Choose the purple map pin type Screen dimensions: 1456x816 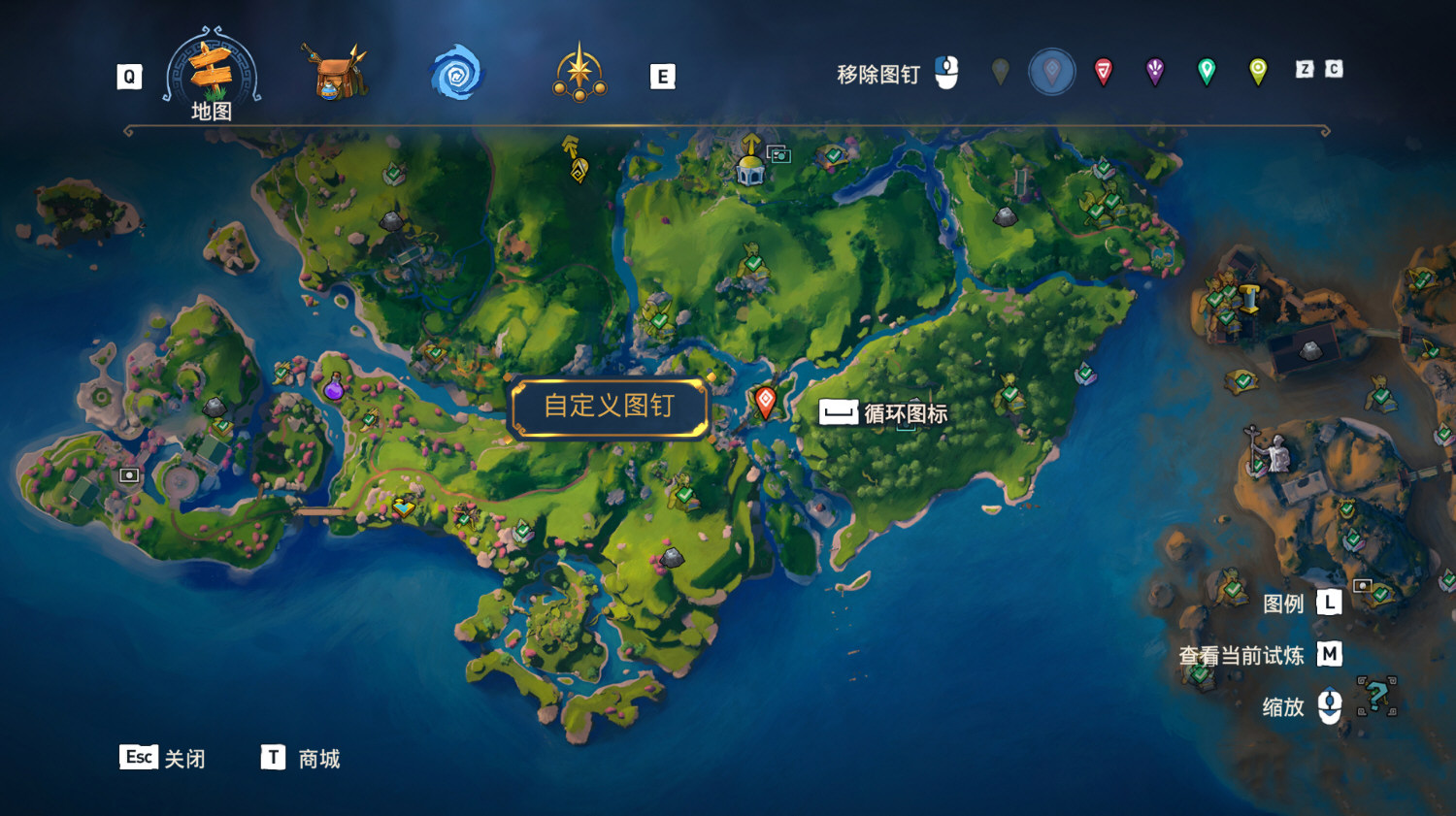(x=1155, y=71)
